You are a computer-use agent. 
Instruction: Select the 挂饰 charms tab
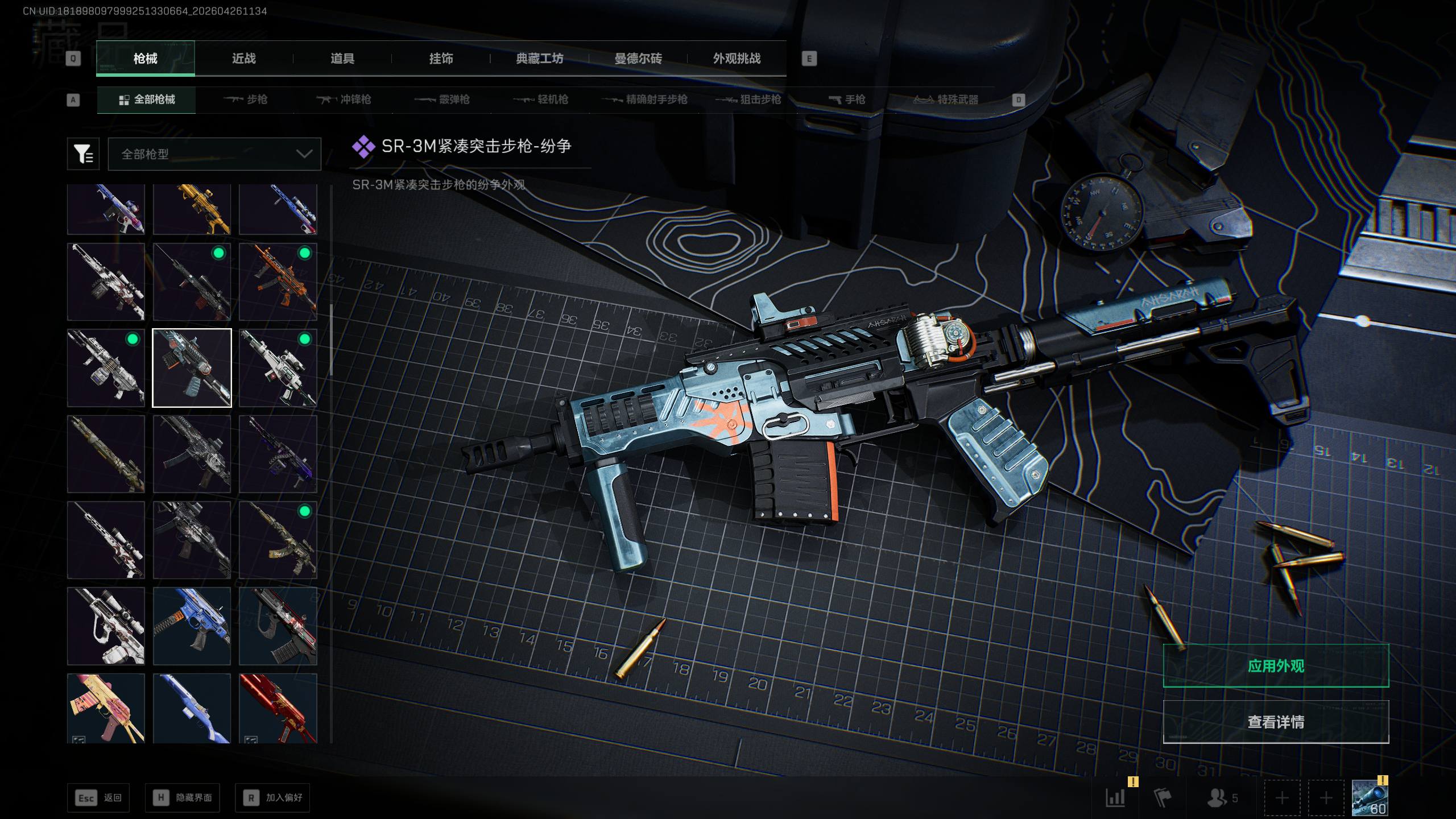[x=441, y=59]
